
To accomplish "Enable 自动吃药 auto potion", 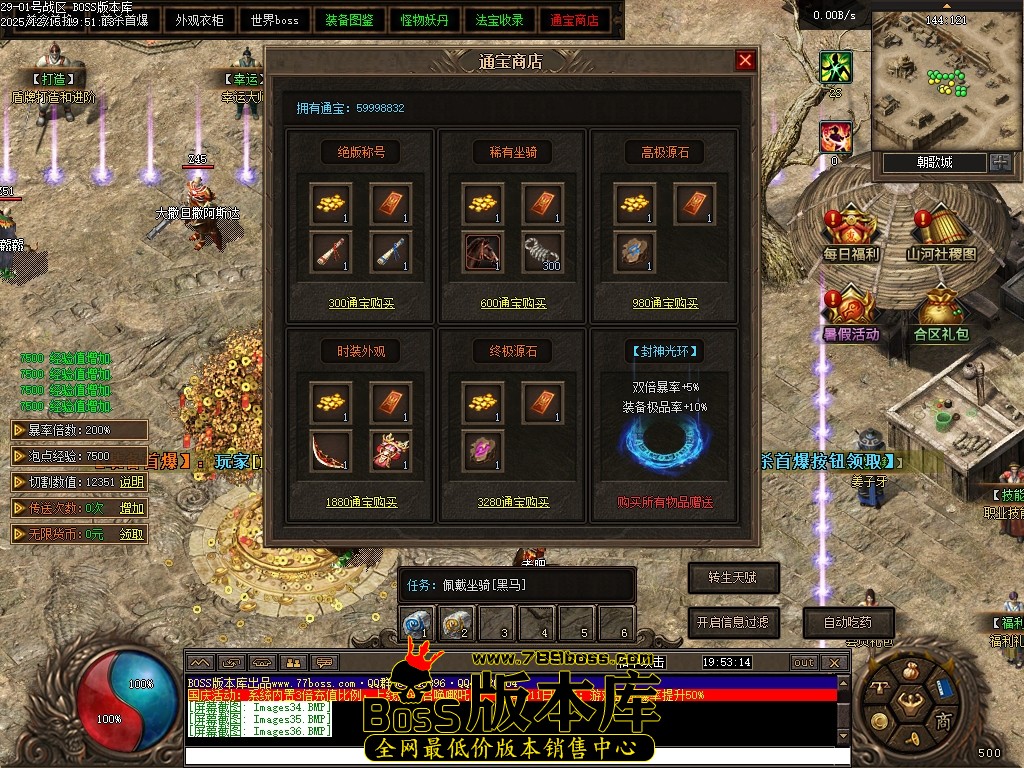I will (x=848, y=622).
